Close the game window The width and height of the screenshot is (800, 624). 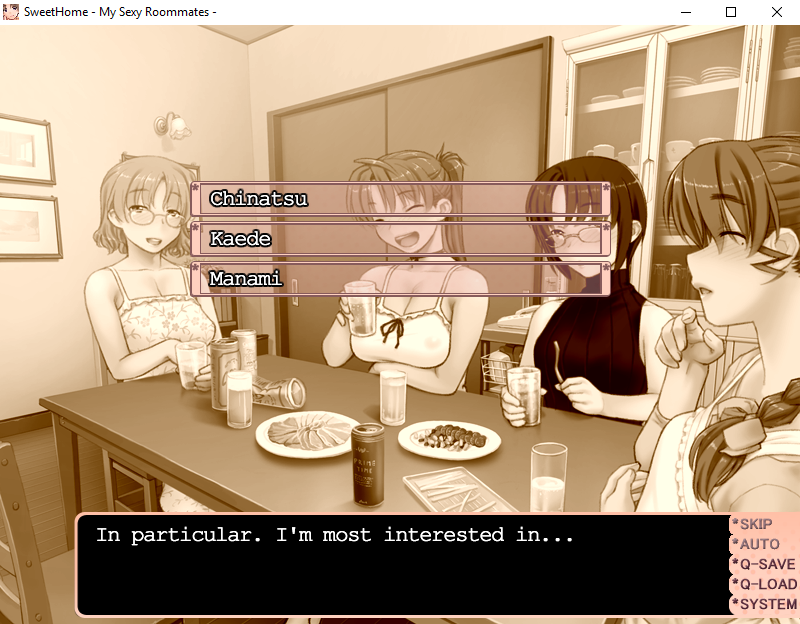pyautogui.click(x=777, y=12)
